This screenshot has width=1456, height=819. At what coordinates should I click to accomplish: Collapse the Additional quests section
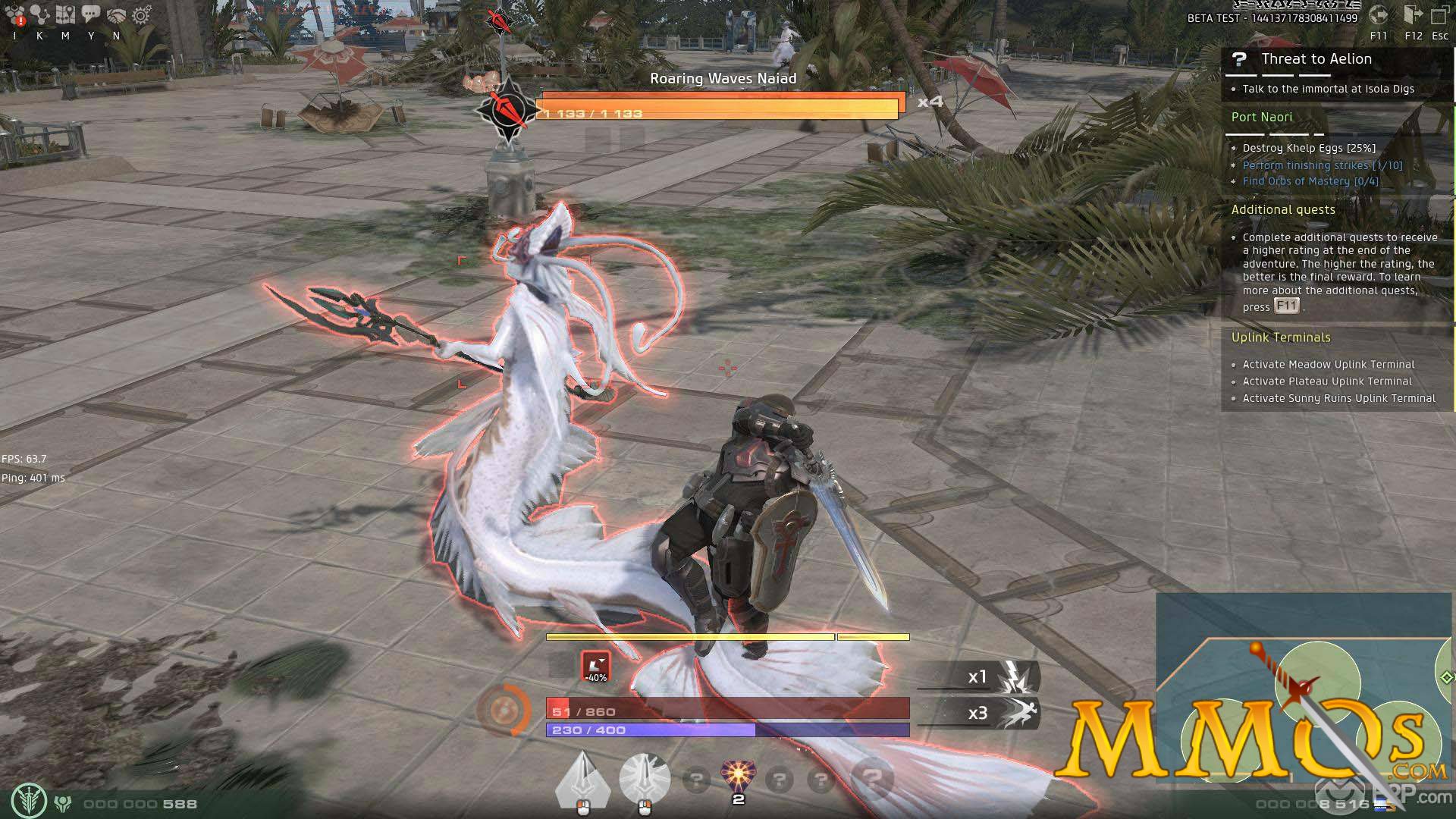(1283, 210)
